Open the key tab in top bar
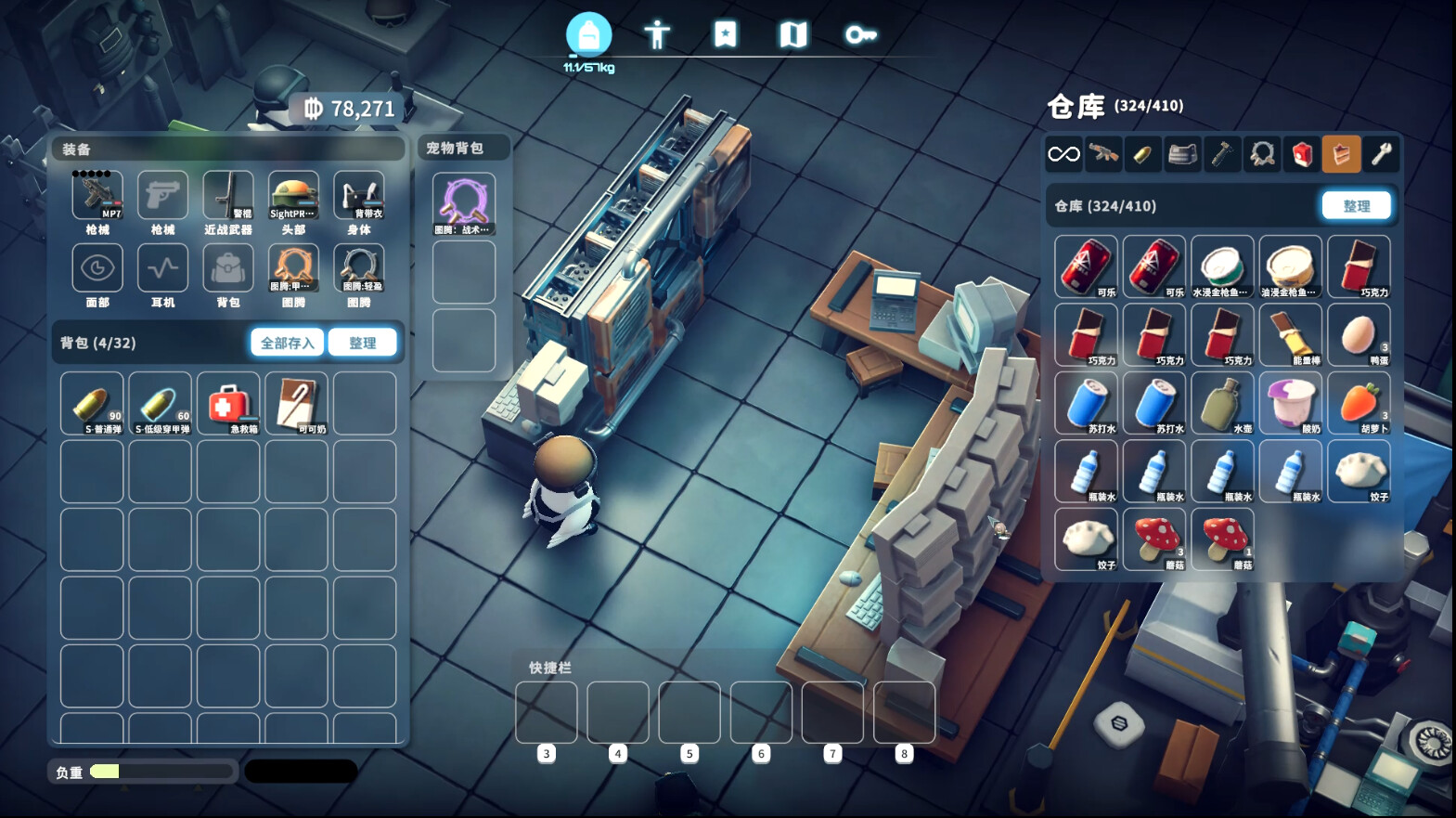The width and height of the screenshot is (1456, 818). 860,35
